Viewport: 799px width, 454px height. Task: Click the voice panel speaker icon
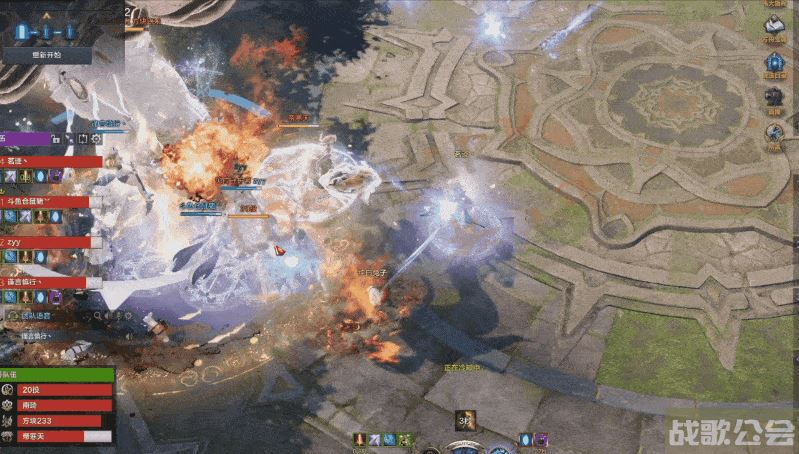tap(9, 316)
